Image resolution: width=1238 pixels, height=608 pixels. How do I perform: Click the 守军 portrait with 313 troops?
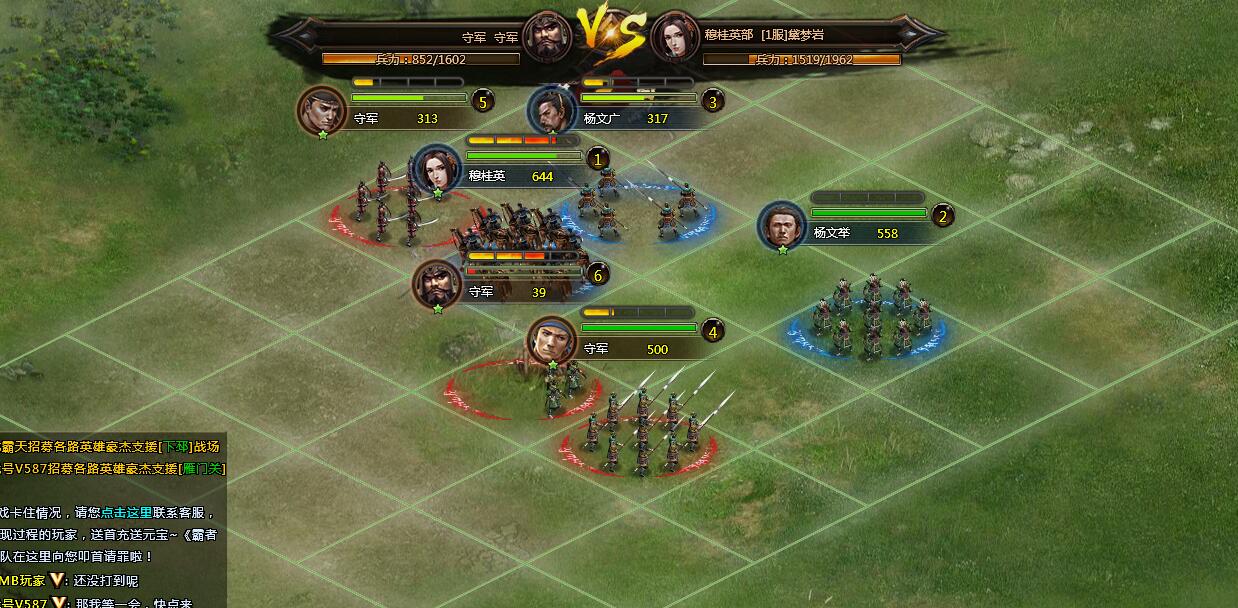pos(322,110)
